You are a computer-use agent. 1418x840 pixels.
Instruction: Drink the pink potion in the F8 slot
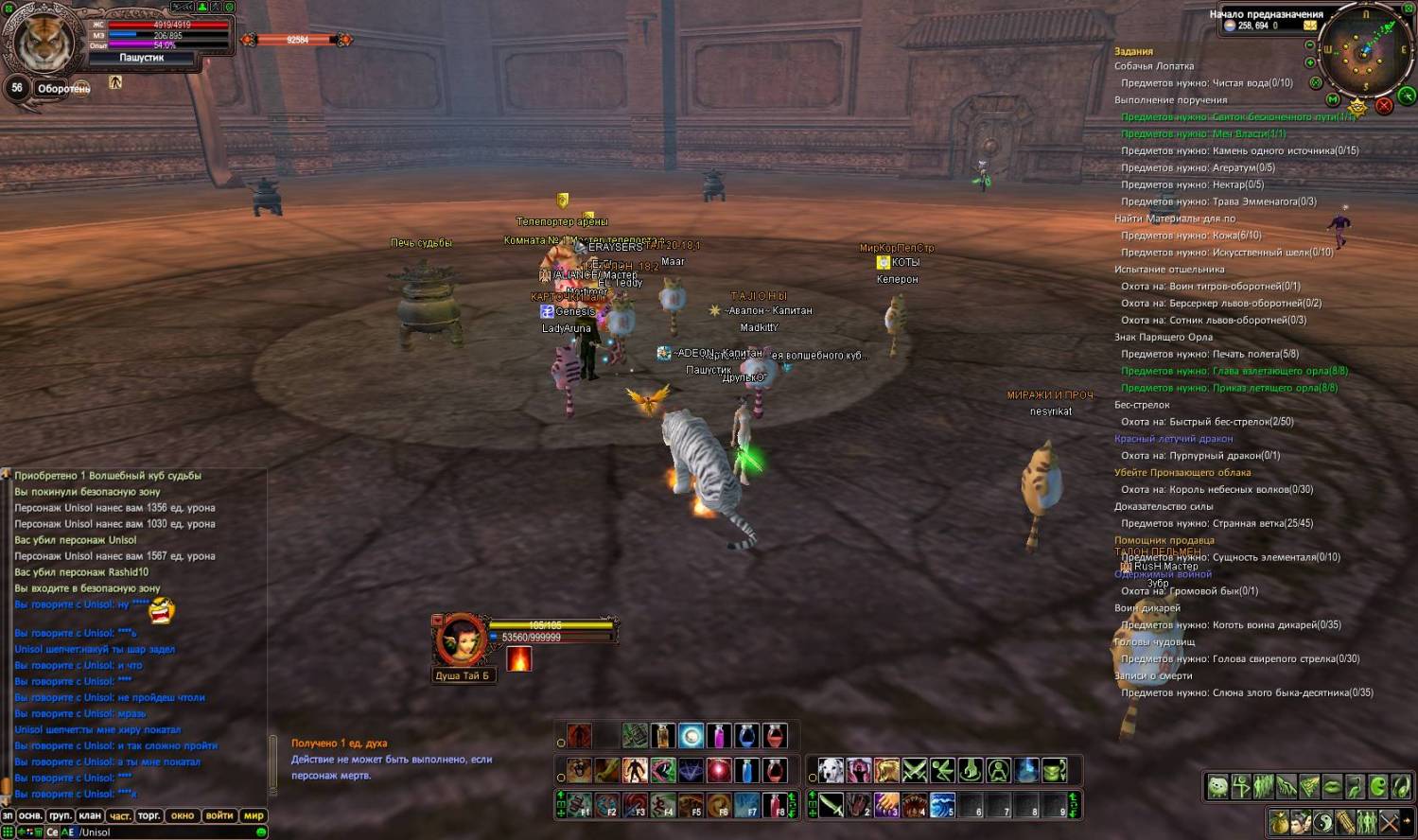[x=775, y=805]
